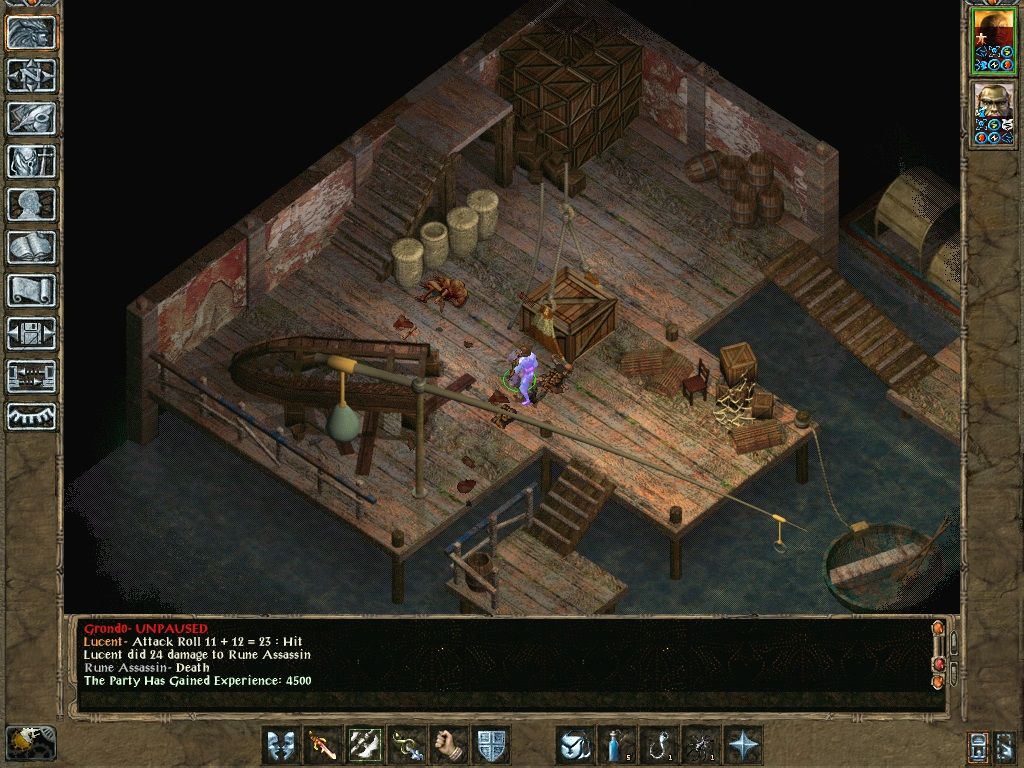The image size is (1024, 768).
Task: Select the top party member portrait
Action: click(x=994, y=41)
